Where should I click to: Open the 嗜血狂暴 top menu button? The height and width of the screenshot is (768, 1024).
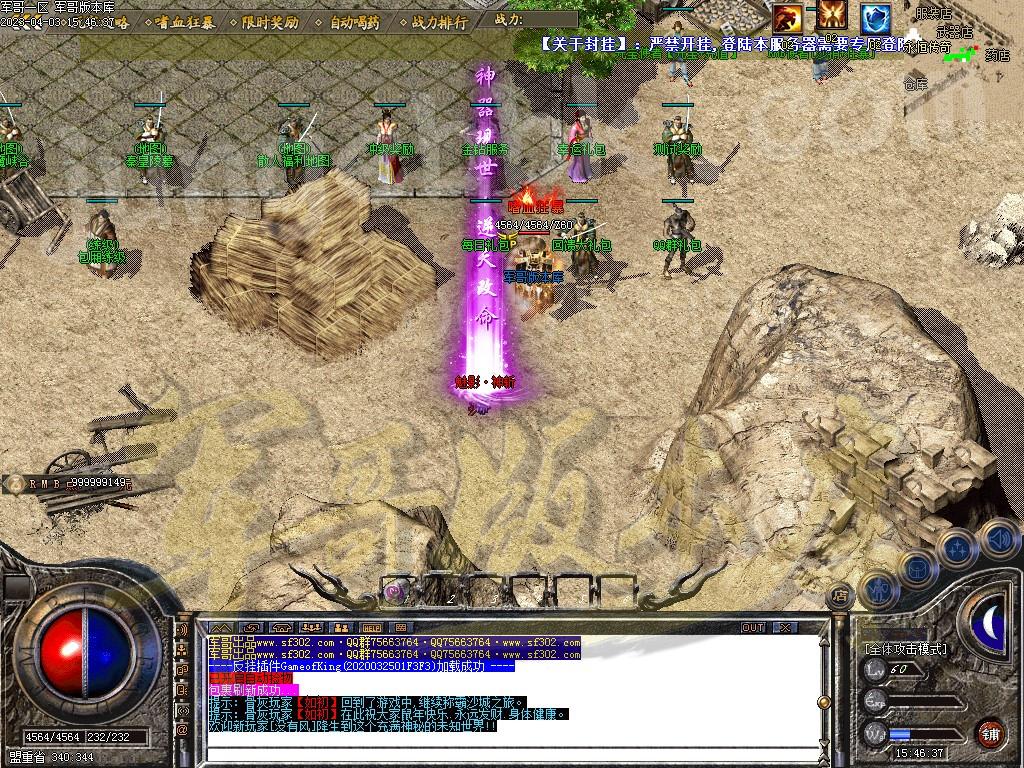click(183, 22)
